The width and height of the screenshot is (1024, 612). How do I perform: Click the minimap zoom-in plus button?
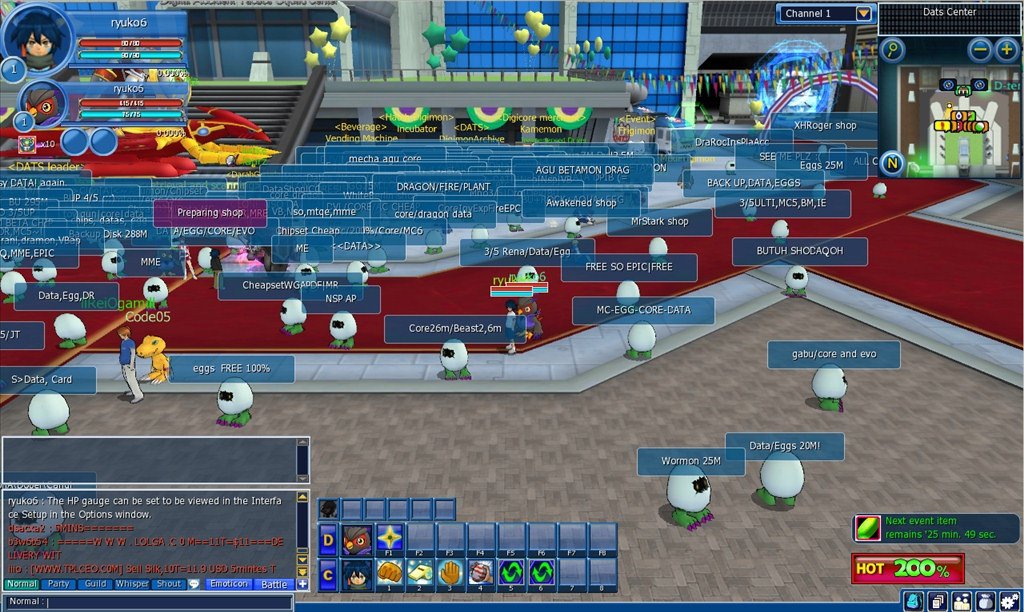click(1006, 49)
